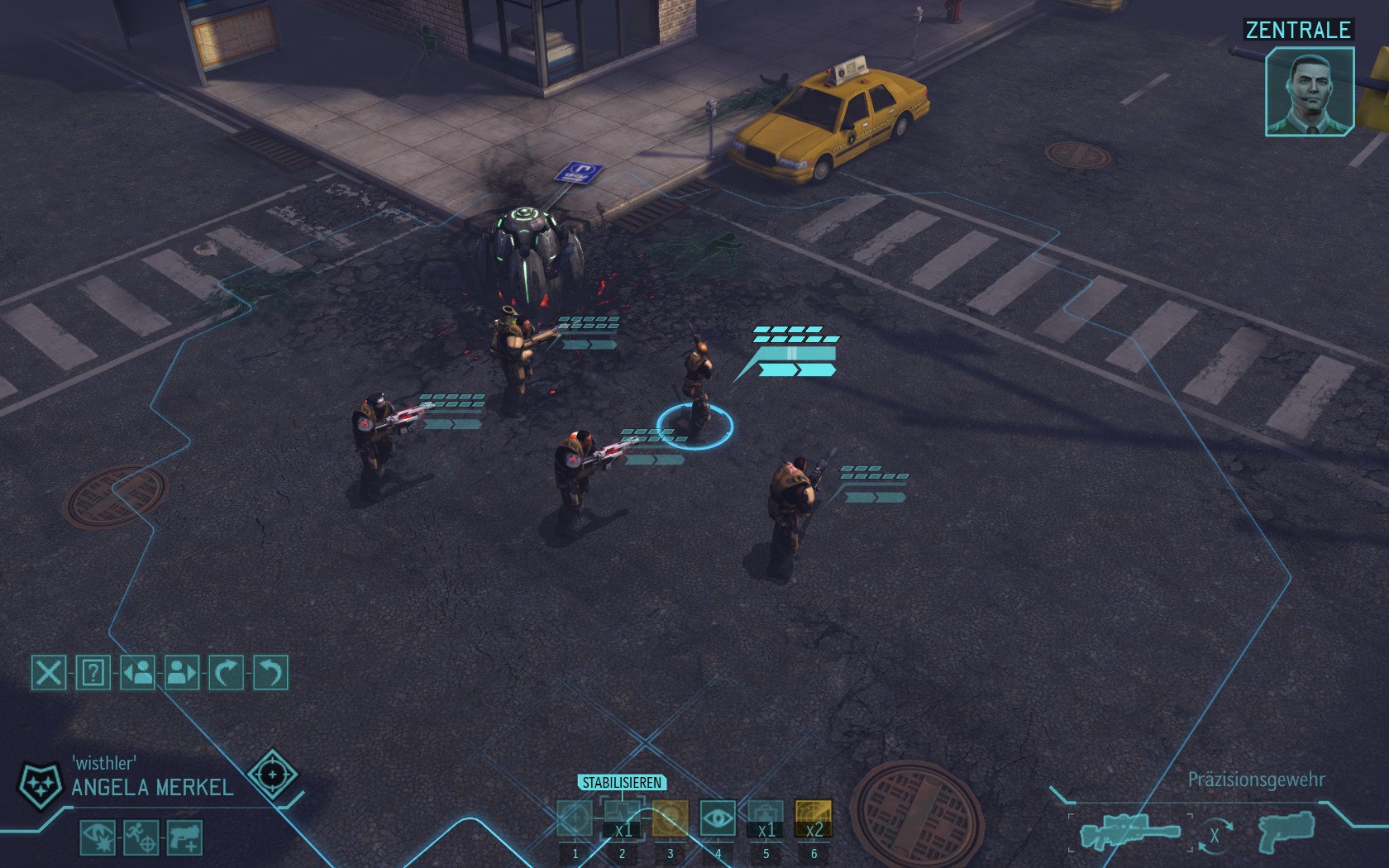Click the X cancel button
The width and height of the screenshot is (1389, 868).
click(49, 673)
